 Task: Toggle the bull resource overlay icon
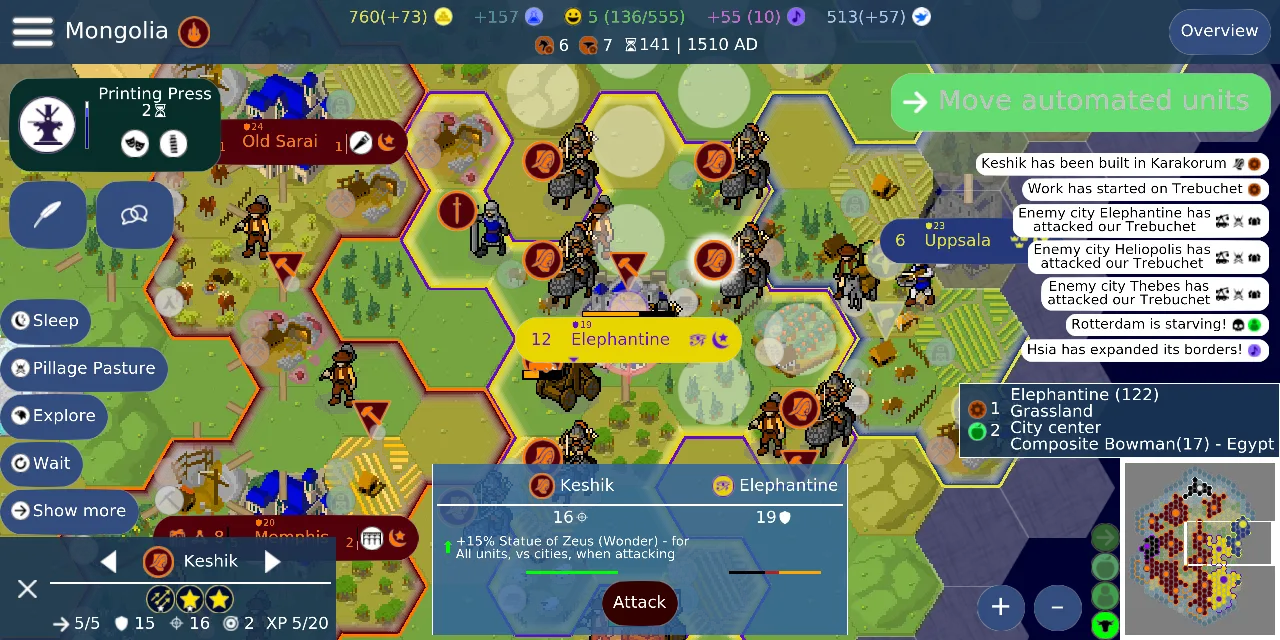[1105, 626]
